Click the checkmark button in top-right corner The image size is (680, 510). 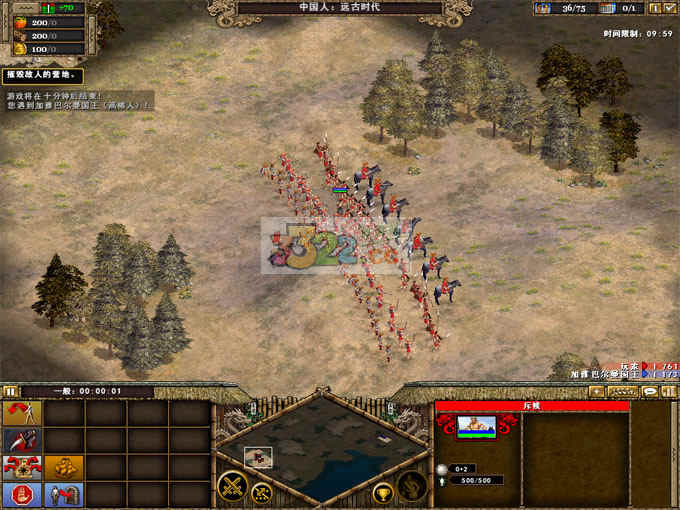click(668, 8)
